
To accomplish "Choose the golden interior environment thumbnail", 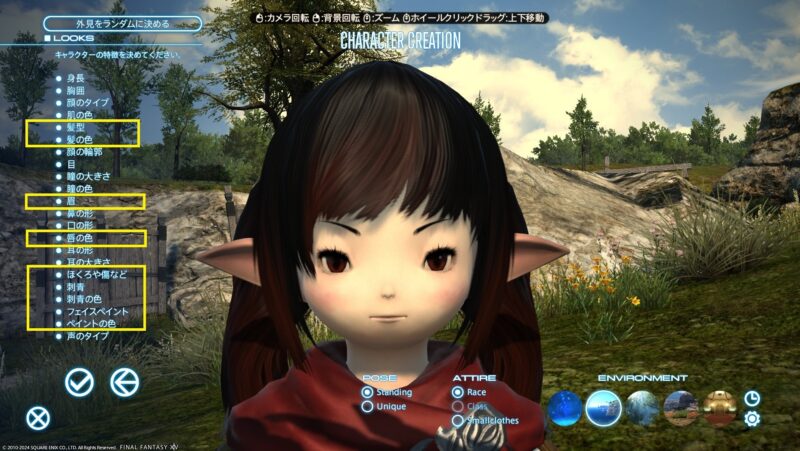I will [720, 408].
